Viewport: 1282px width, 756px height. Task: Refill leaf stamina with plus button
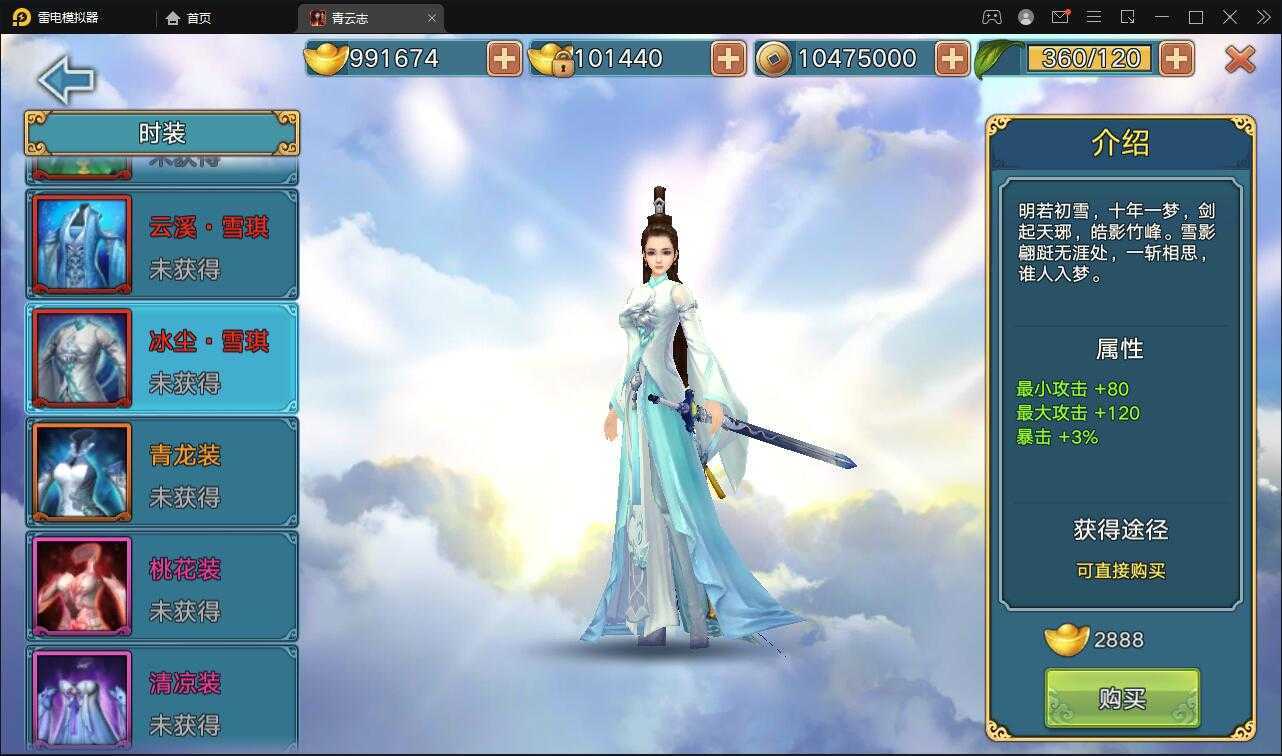[x=1176, y=59]
